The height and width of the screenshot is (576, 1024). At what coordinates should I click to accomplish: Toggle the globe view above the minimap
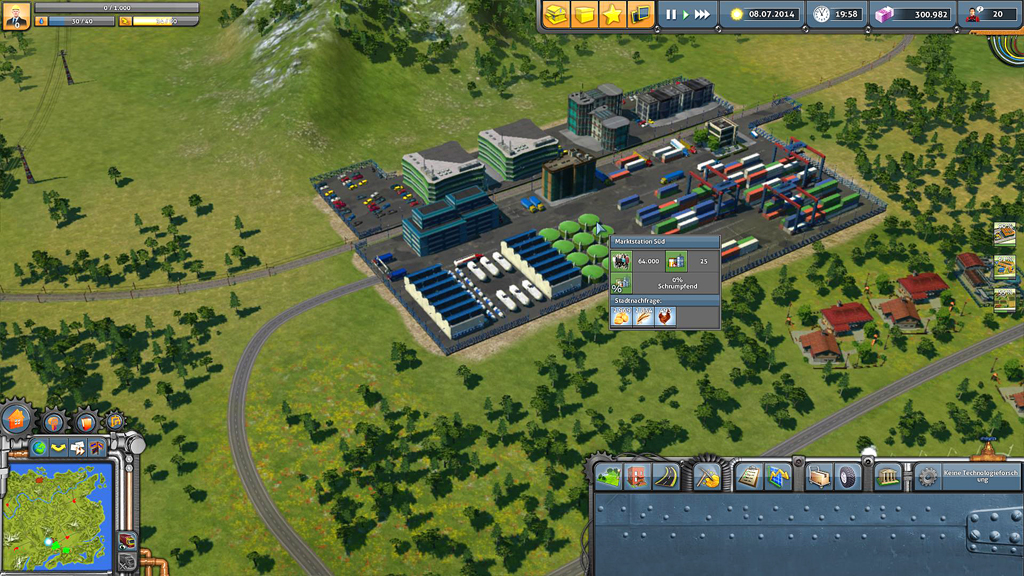pyautogui.click(x=40, y=447)
